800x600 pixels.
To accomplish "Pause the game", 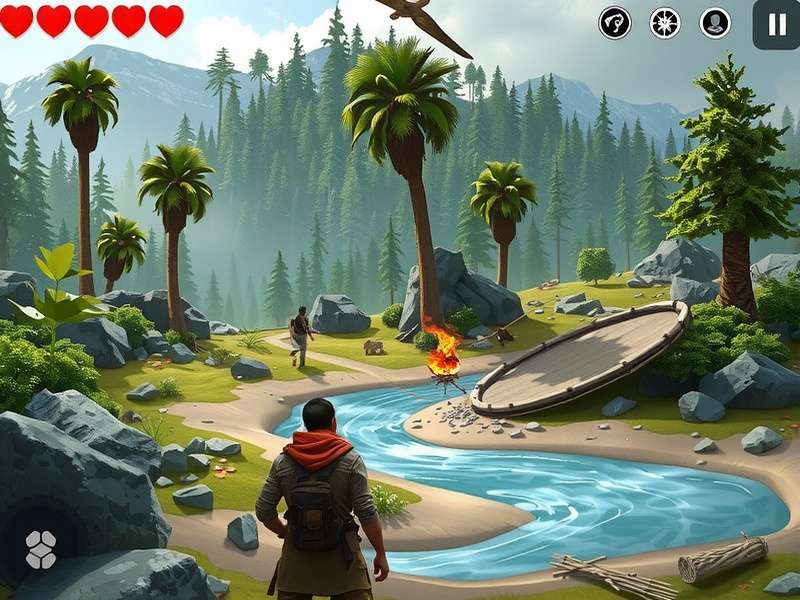I will coord(776,24).
